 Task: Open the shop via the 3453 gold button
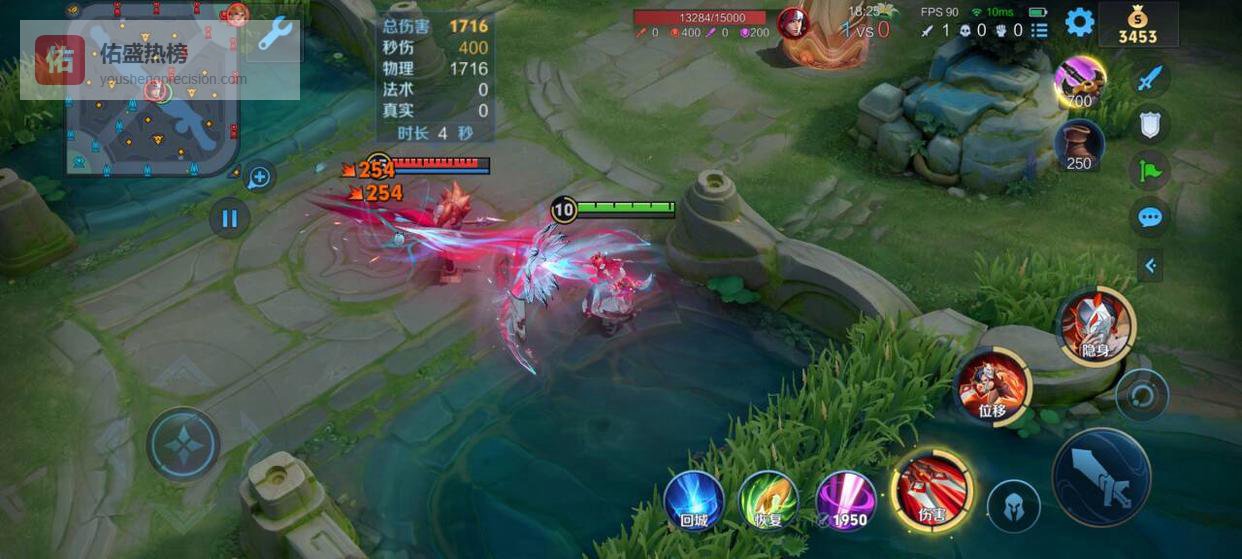point(1138,25)
